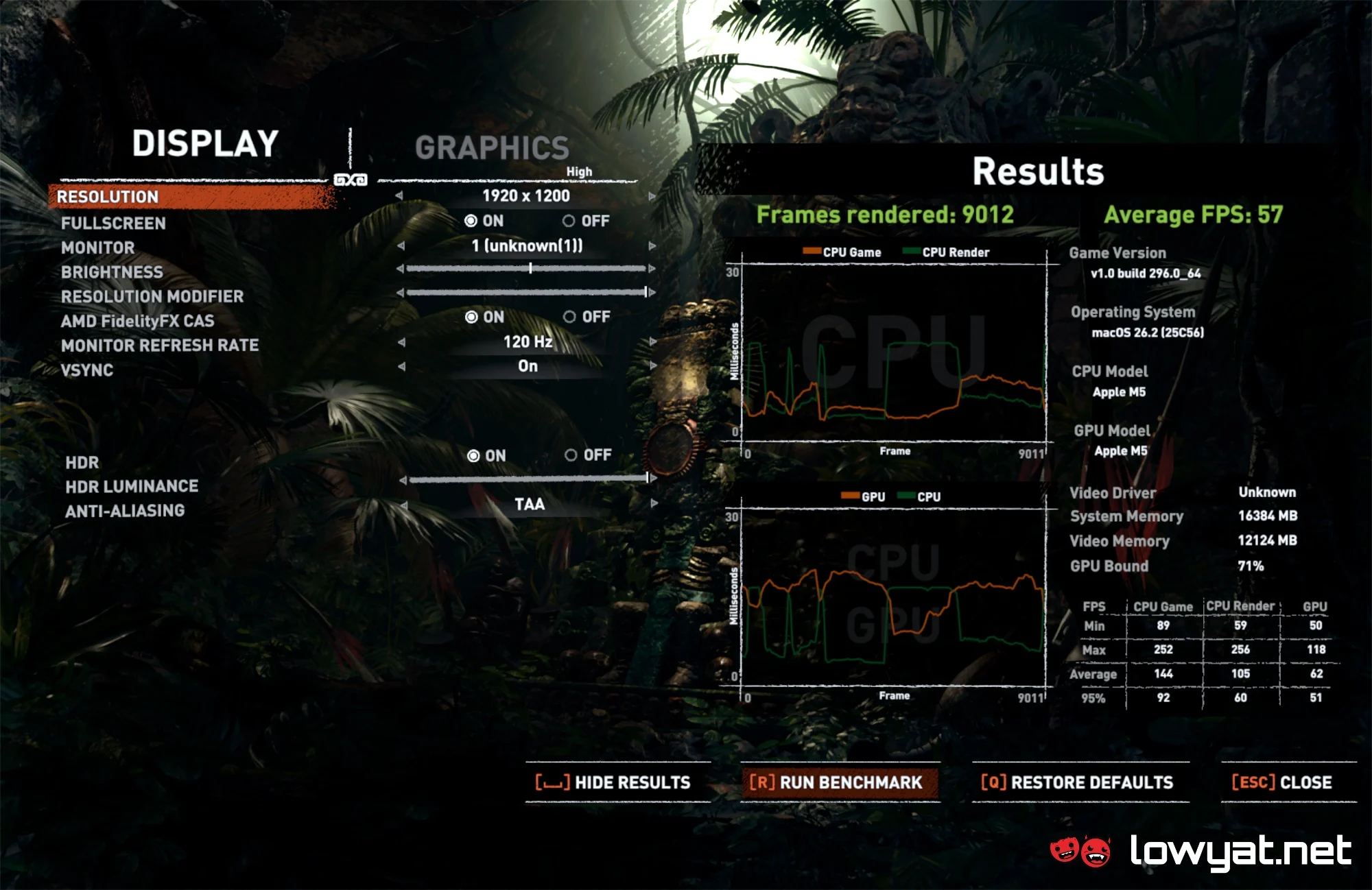
Task: Set Fullscreen to ON
Action: pos(471,221)
